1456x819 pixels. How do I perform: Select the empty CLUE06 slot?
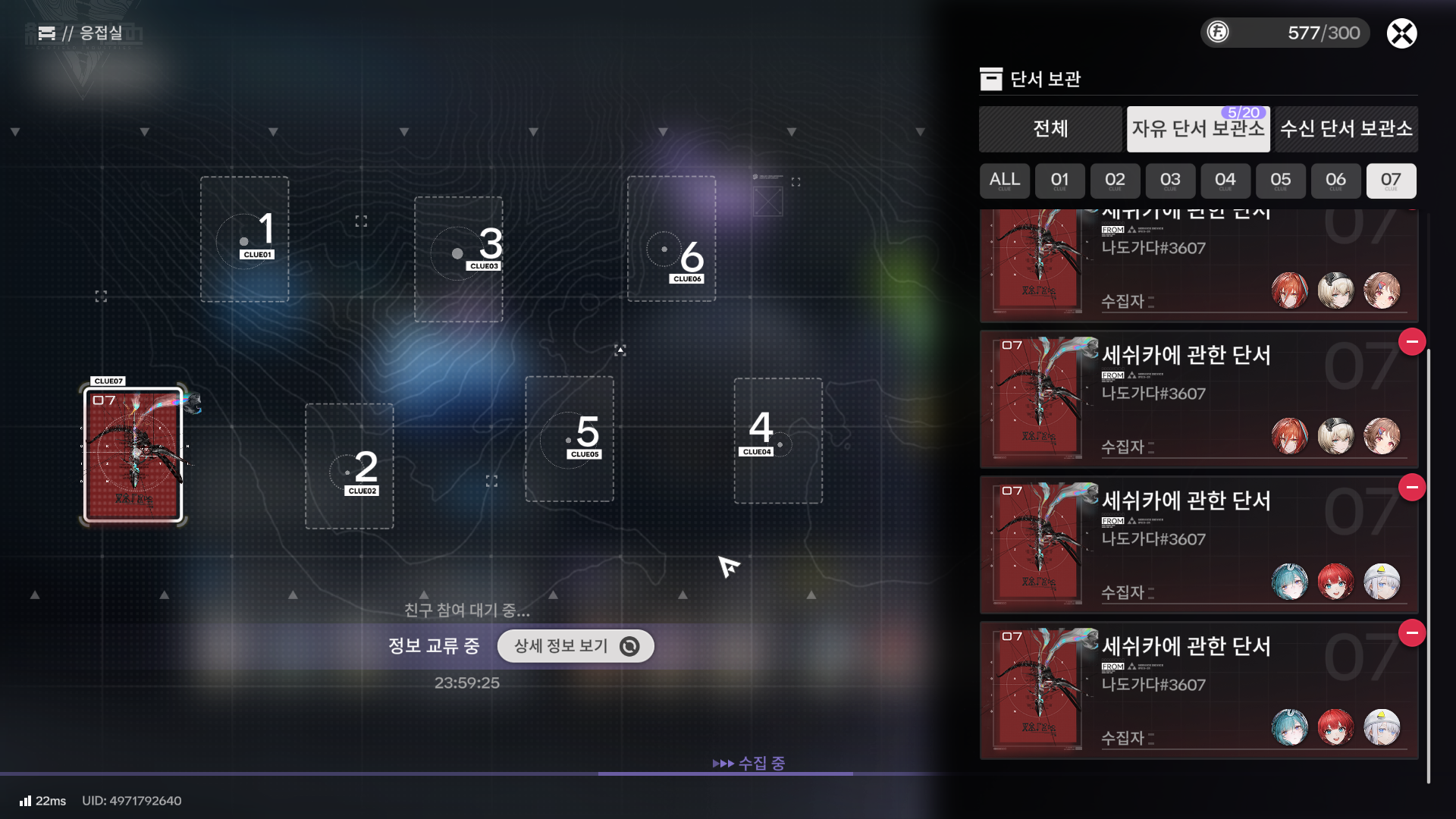pos(671,239)
